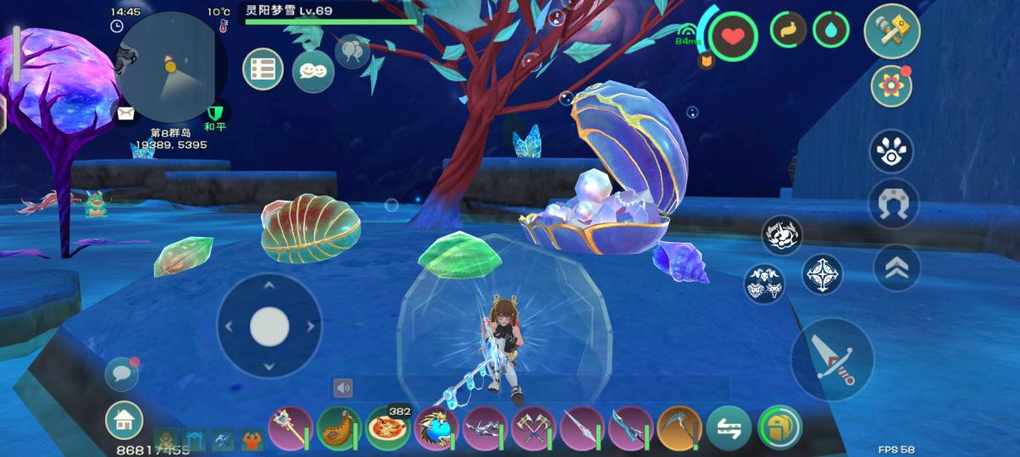The width and height of the screenshot is (1020, 457).
Task: Activate the four-pointed star skill
Action: point(821,274)
